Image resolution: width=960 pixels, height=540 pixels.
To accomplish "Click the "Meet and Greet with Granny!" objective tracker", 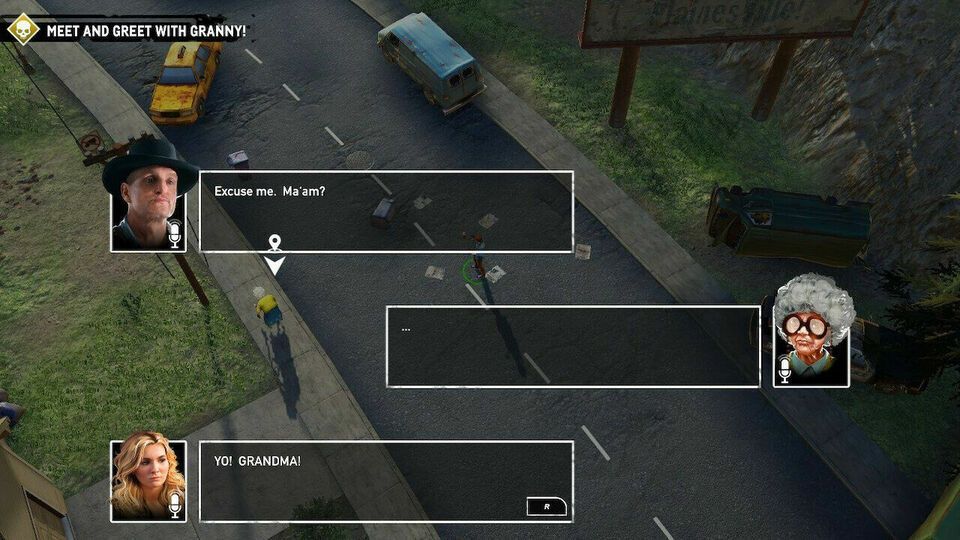I will [x=146, y=30].
